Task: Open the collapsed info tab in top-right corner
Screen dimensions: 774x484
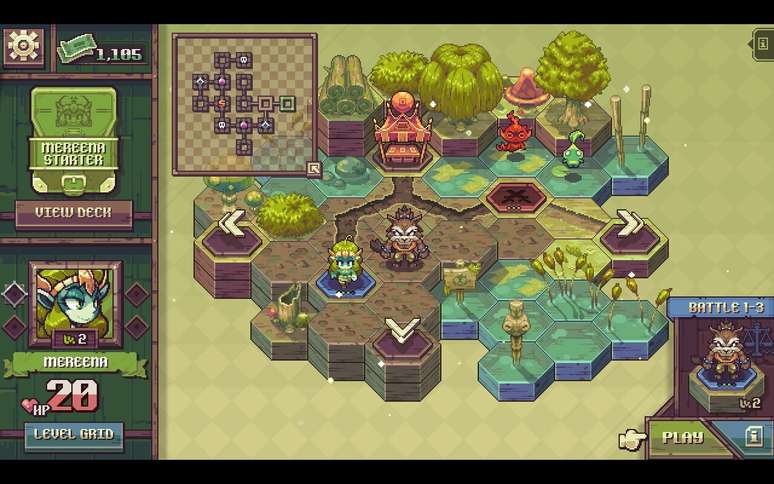Action: pos(763,44)
